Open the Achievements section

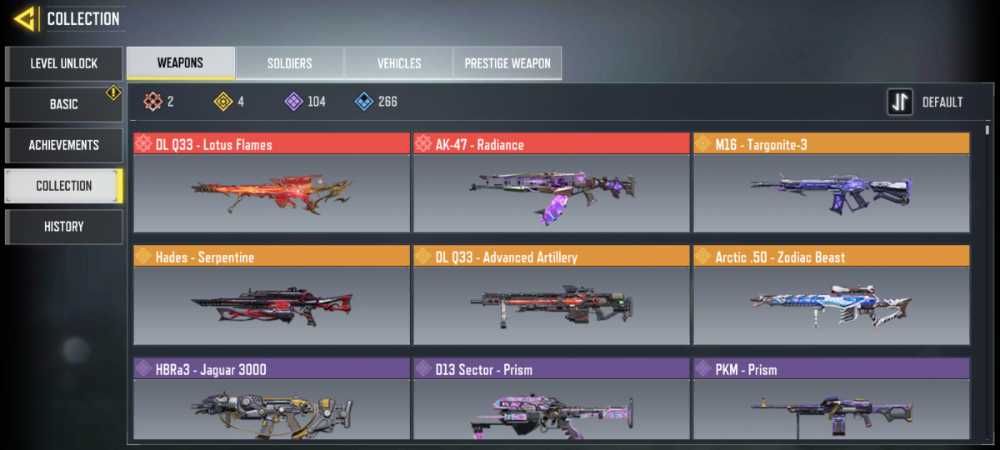pyautogui.click(x=63, y=145)
